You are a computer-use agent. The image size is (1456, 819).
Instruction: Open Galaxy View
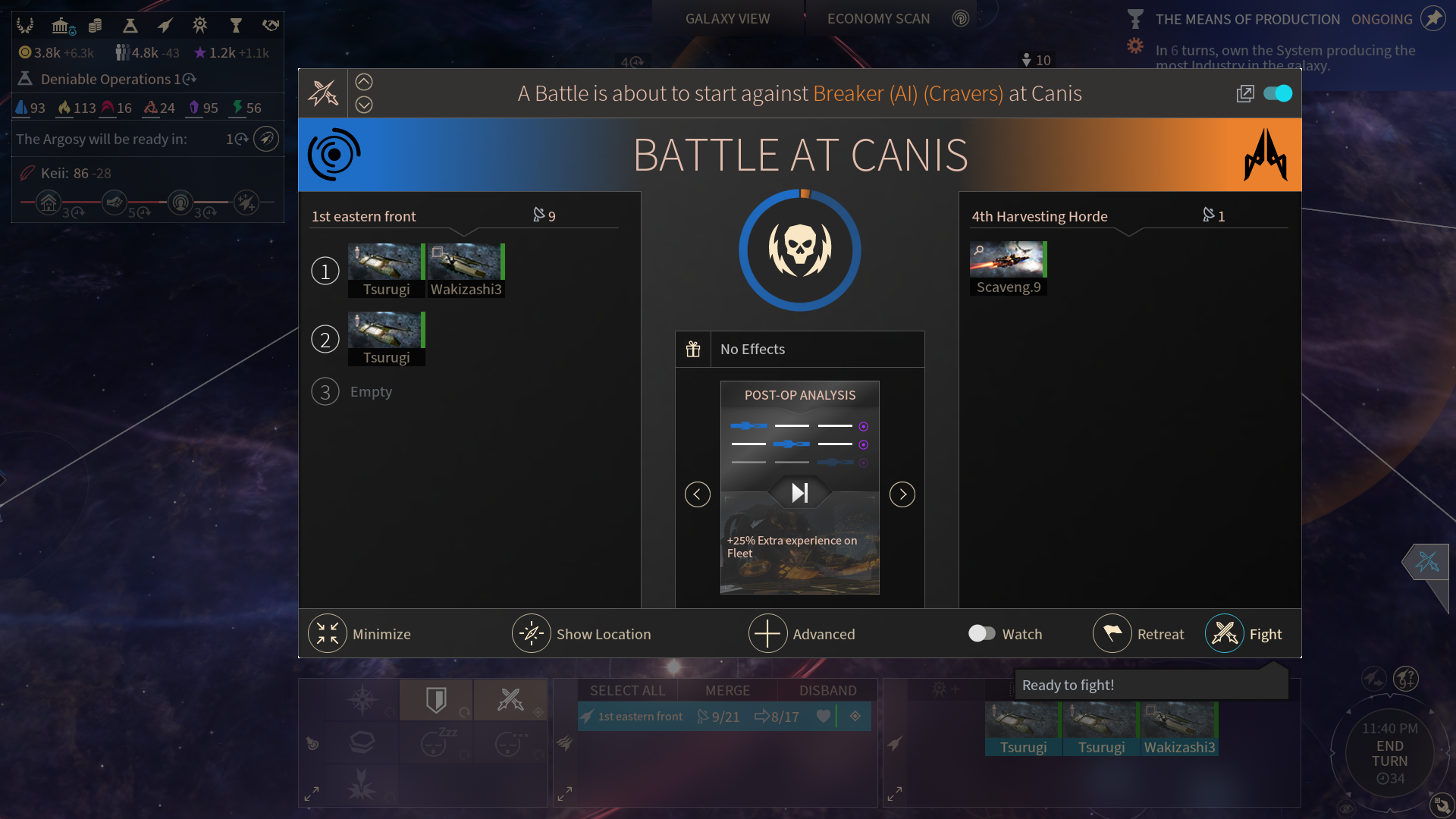[727, 19]
